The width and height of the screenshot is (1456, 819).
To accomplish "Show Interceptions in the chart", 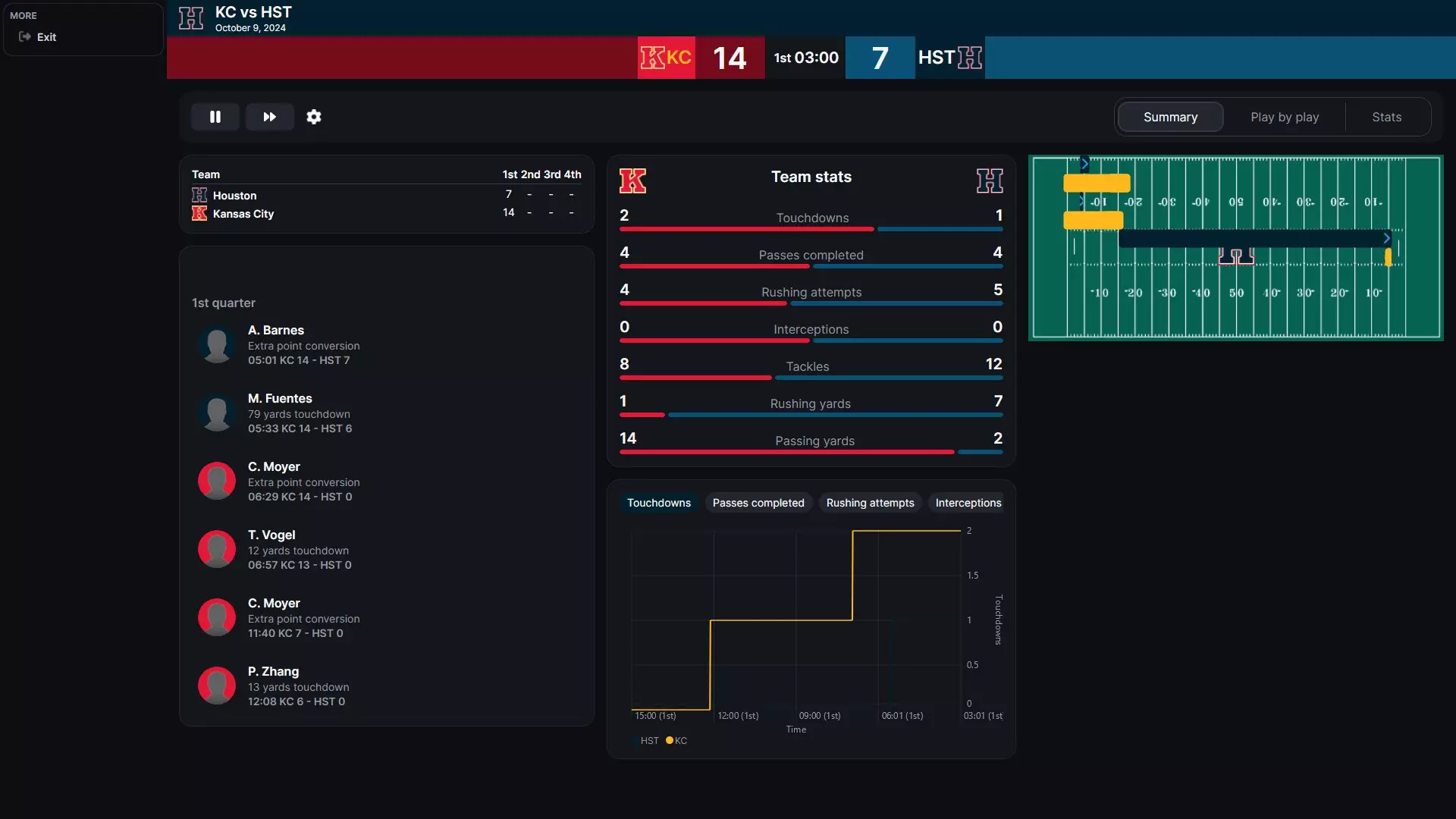I will click(x=968, y=502).
